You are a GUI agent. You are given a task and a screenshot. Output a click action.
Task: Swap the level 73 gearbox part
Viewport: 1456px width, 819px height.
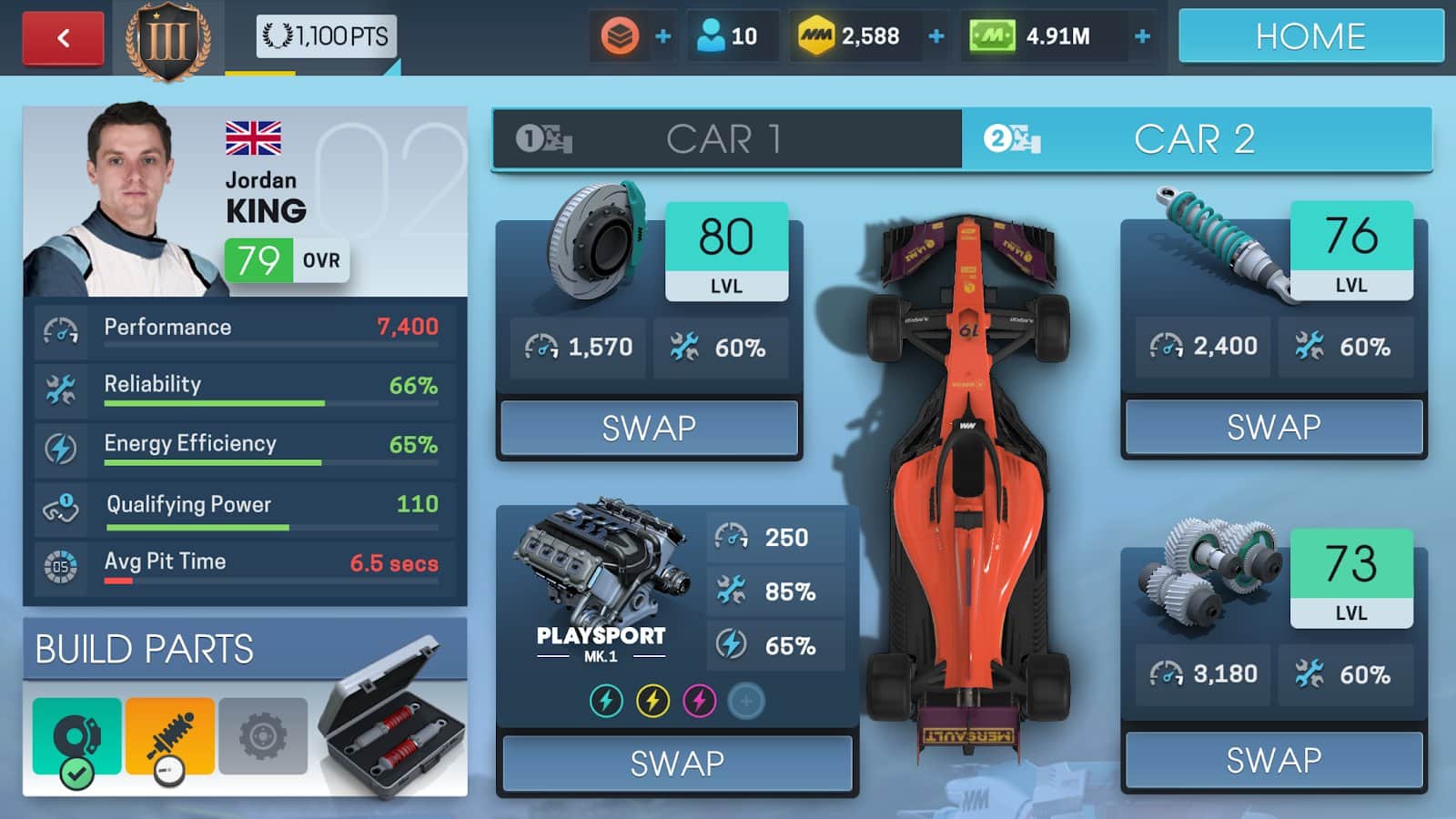(x=1273, y=760)
